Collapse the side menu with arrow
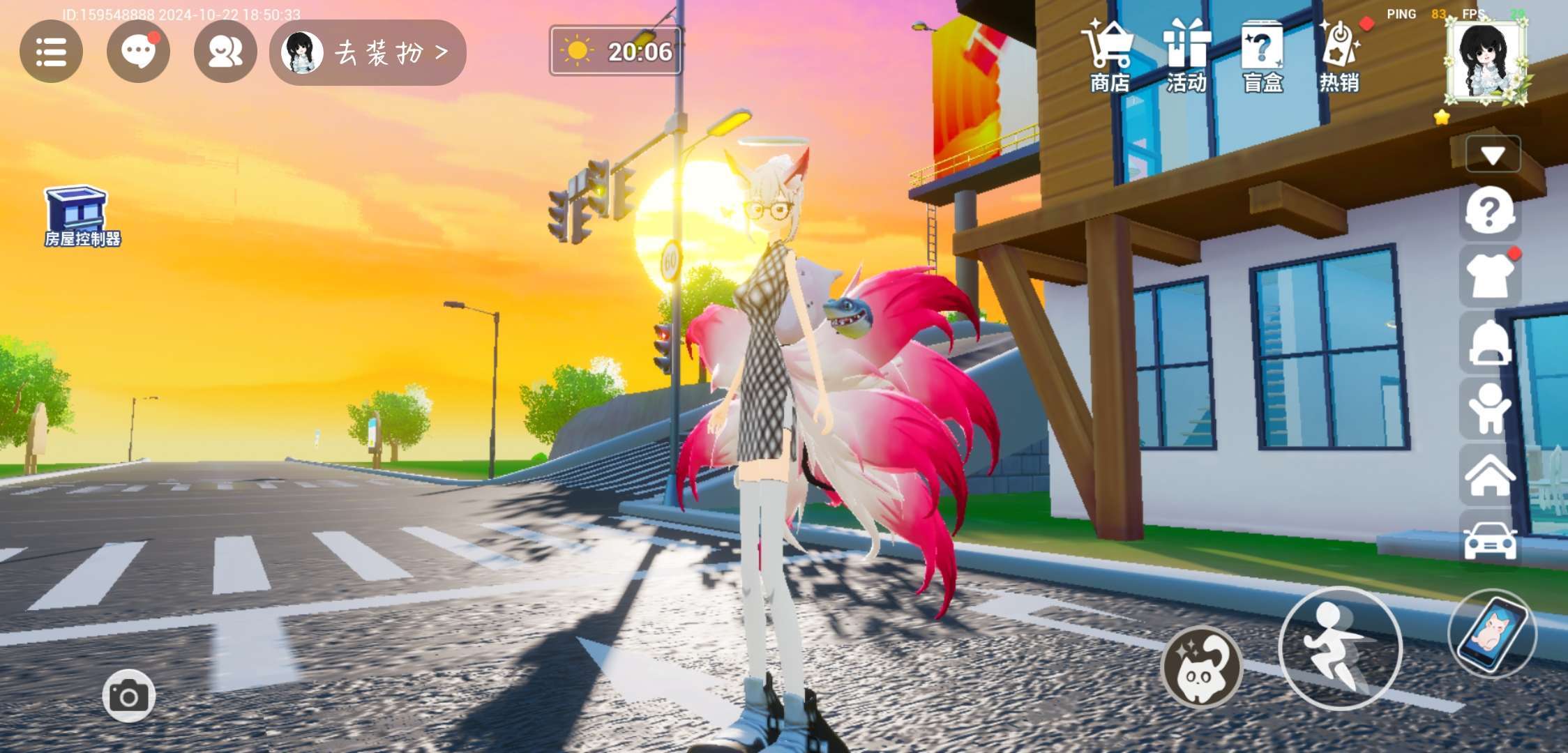The image size is (1568, 753). [1493, 154]
